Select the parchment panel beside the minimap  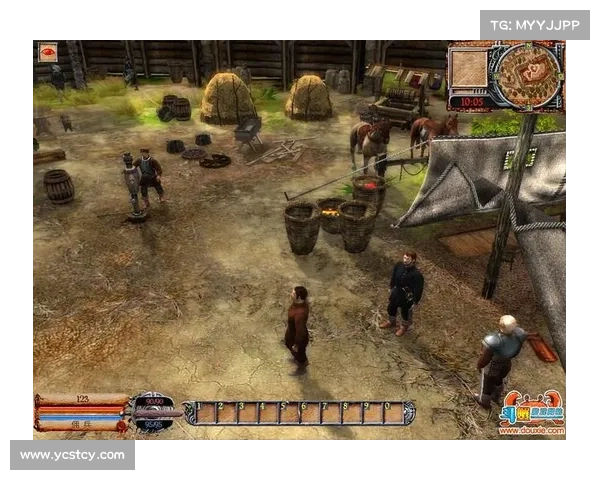click(468, 68)
